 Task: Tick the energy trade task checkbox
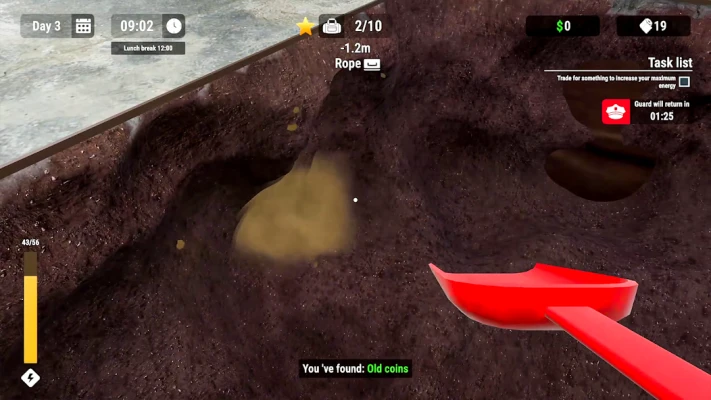[x=684, y=82]
